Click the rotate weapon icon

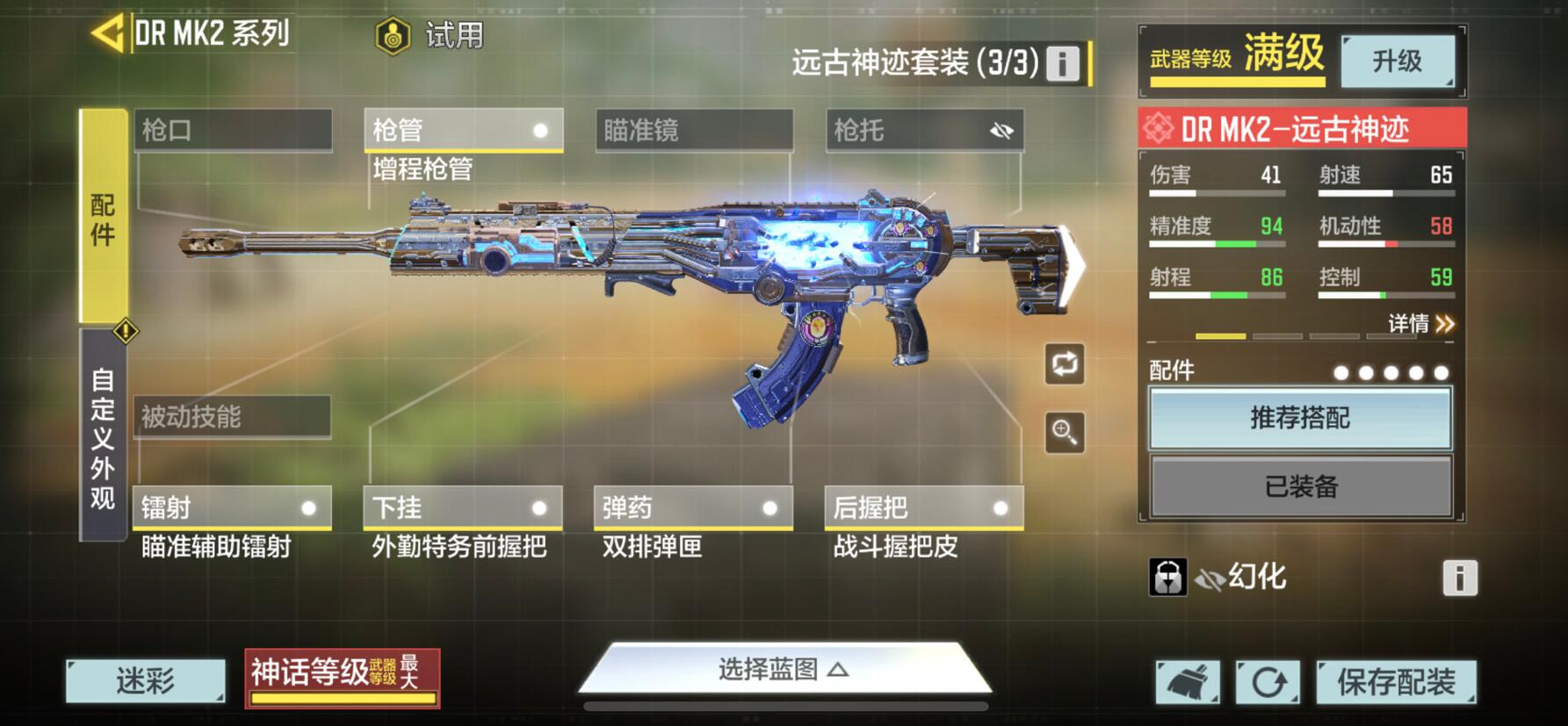tap(1064, 365)
